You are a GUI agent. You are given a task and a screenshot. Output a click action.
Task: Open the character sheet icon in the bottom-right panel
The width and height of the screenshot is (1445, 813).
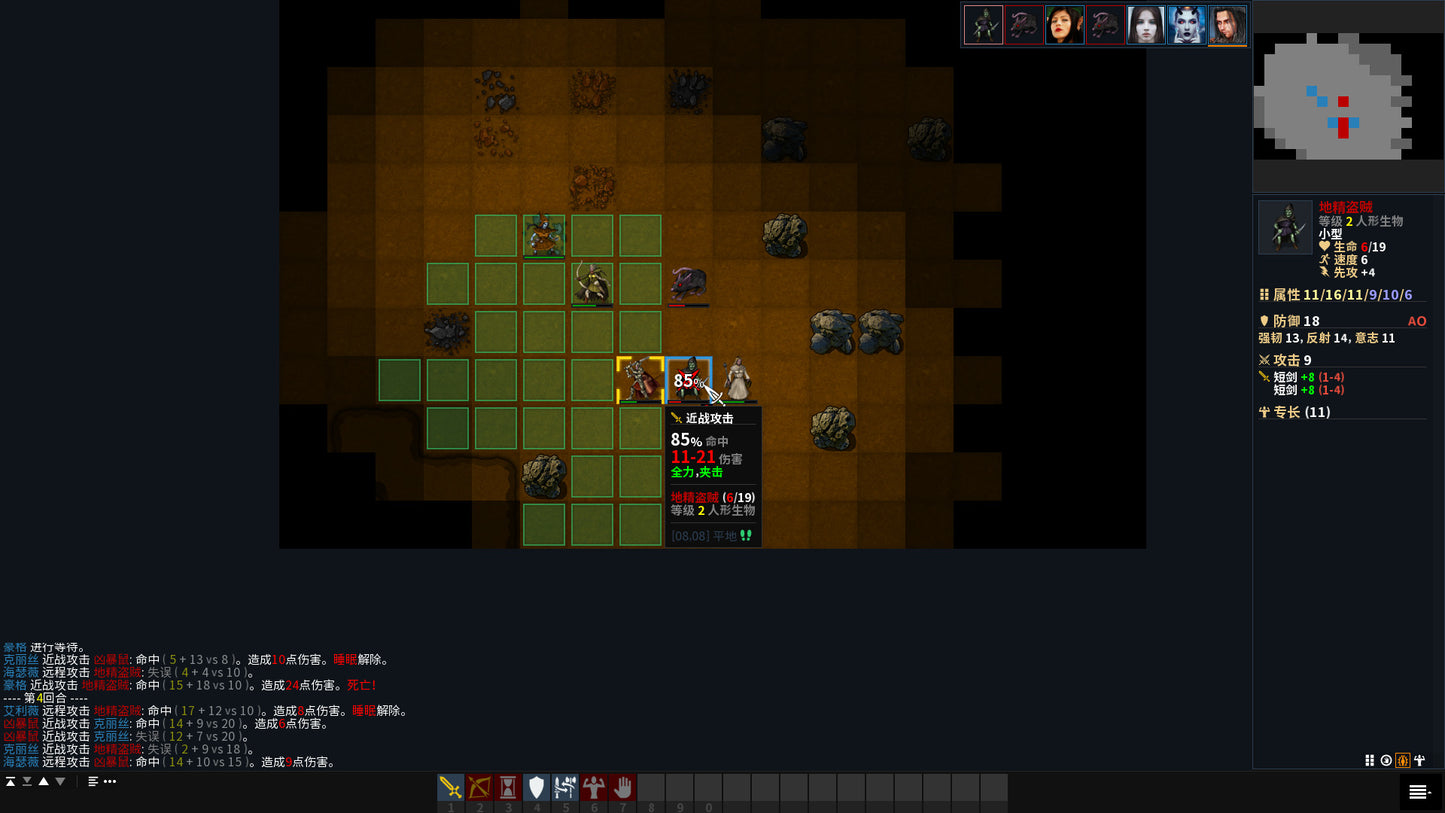1420,761
